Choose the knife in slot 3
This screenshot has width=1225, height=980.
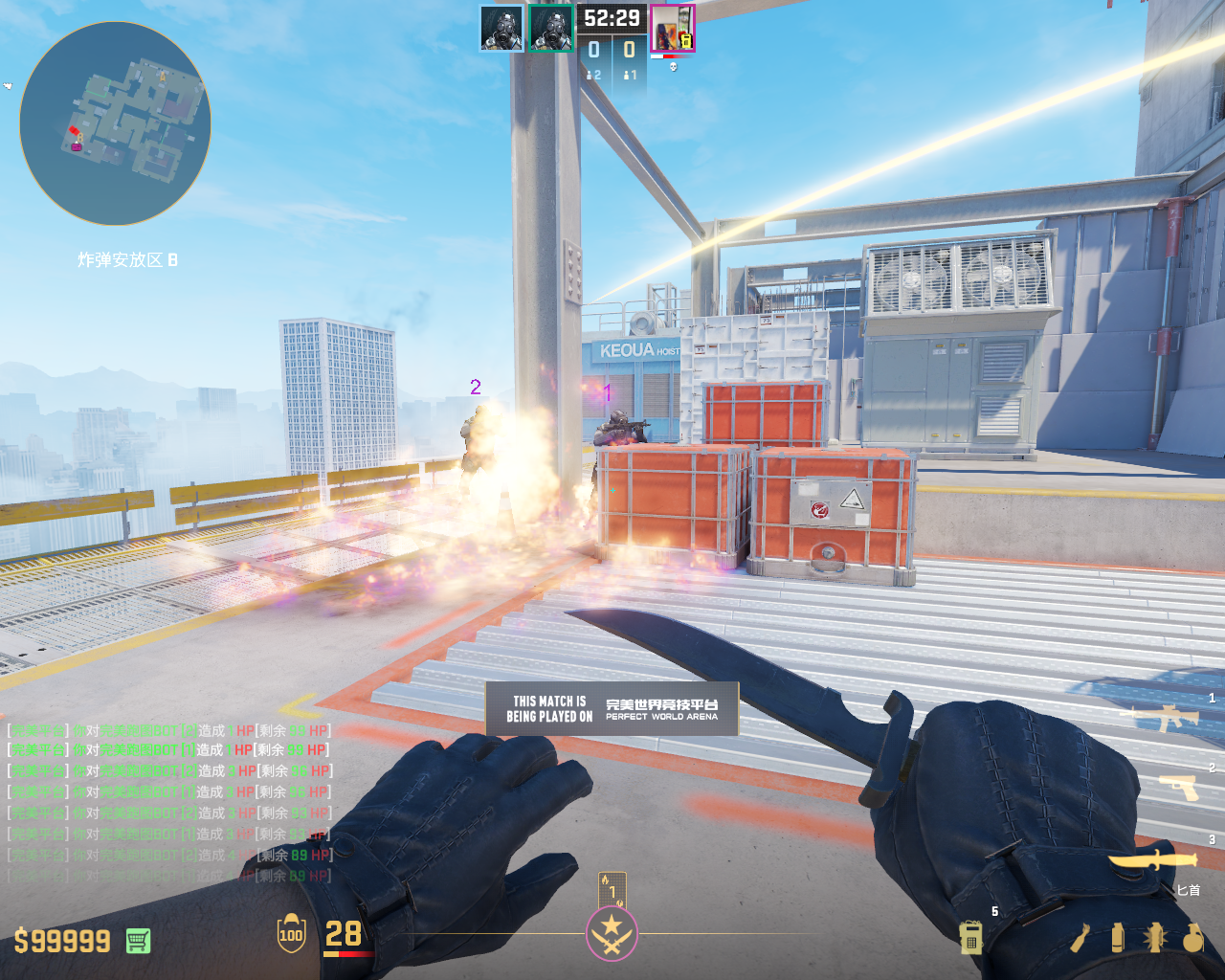pos(1154,858)
